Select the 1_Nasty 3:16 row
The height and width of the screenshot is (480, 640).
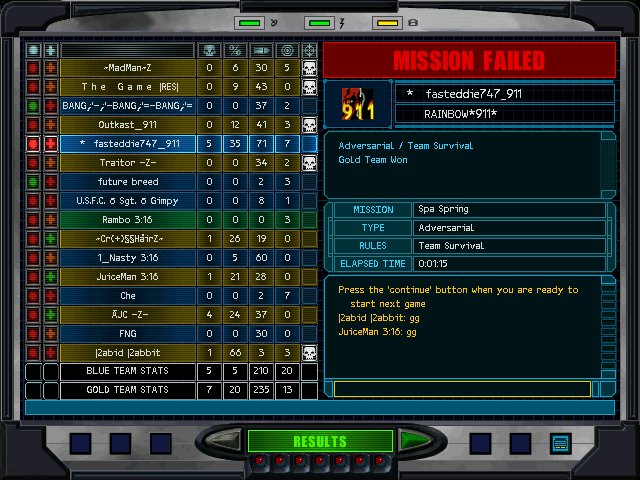[127, 258]
